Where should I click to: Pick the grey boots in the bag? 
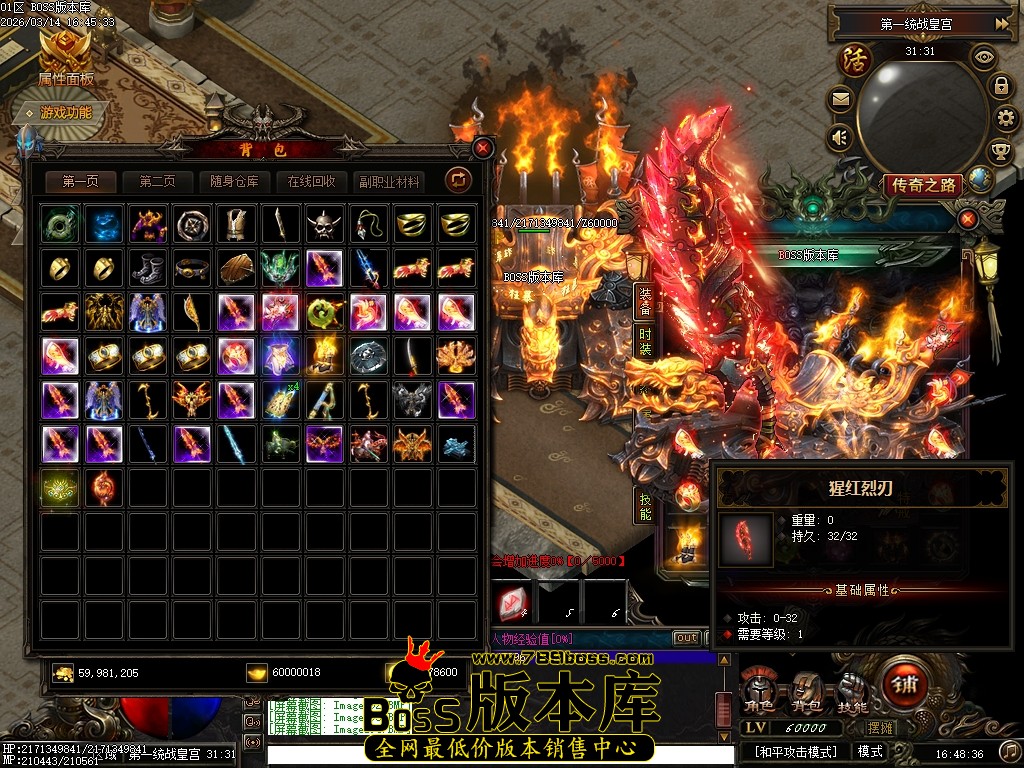tap(149, 268)
